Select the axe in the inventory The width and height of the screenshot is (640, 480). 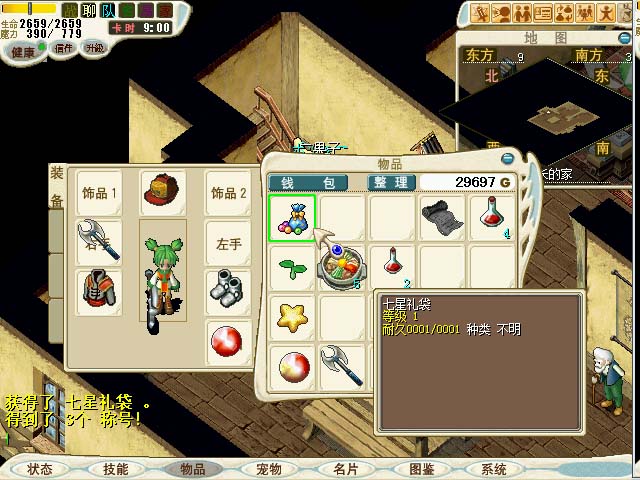pos(342,365)
